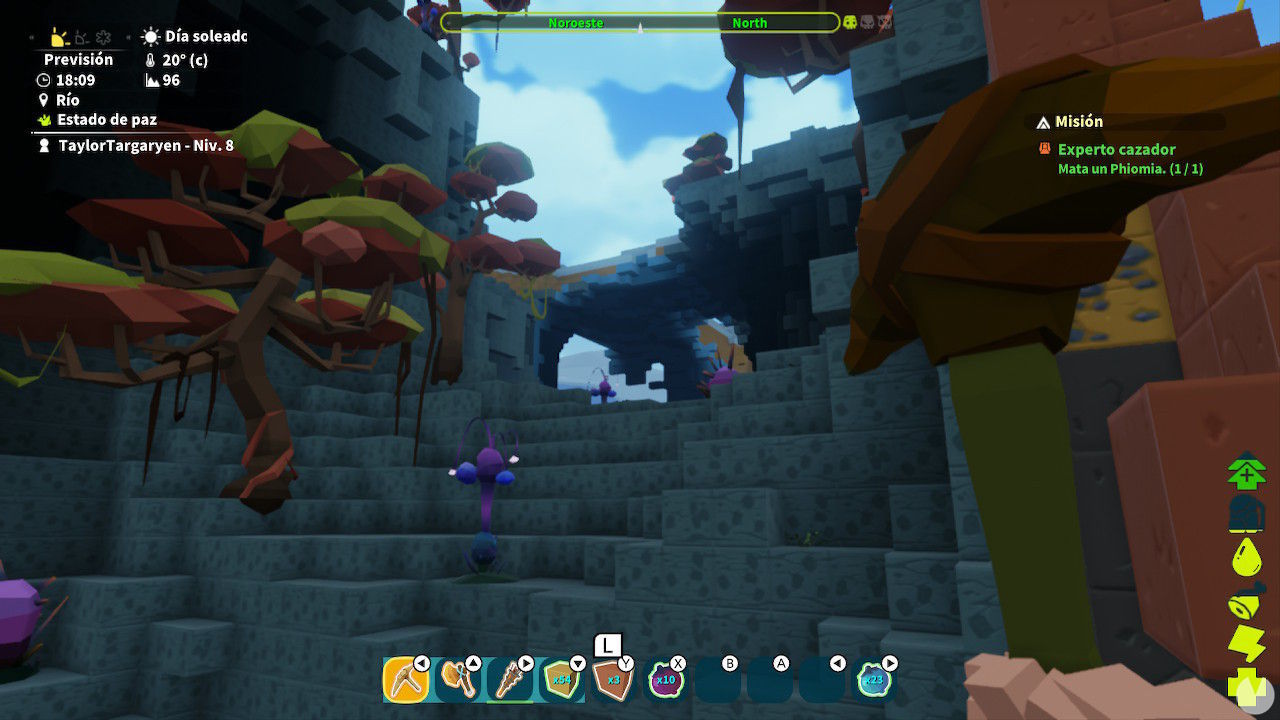Image resolution: width=1280 pixels, height=720 pixels.
Task: Click the left arrow beside the forecast icons
Action: pos(31,37)
